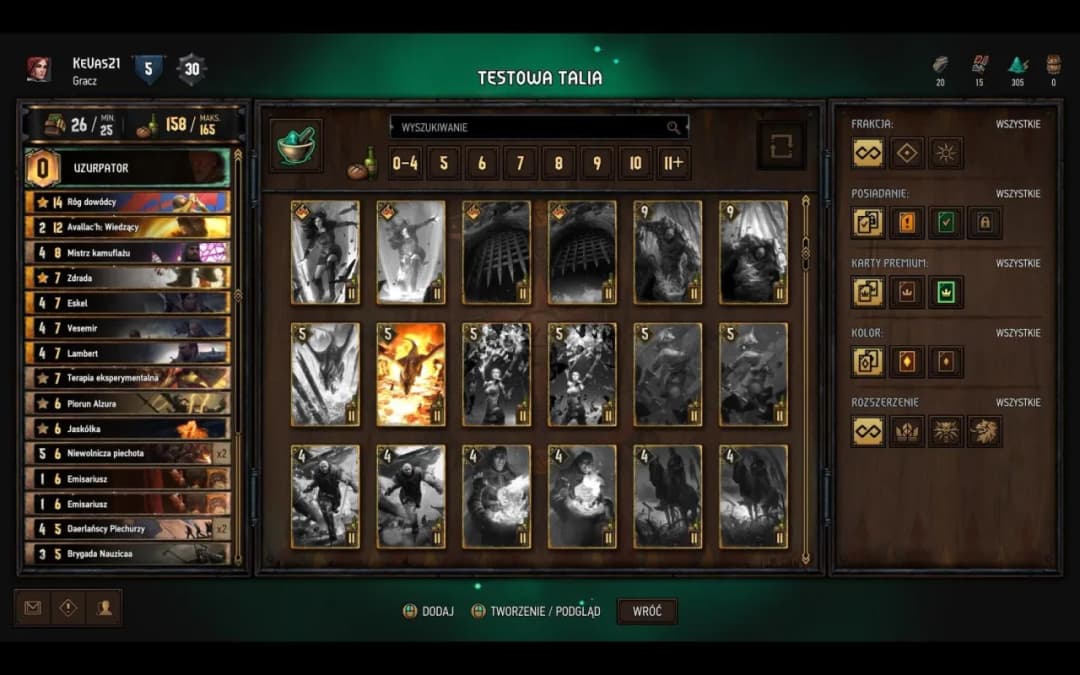1080x675 pixels.
Task: Click the swap arrows button beside search
Action: (781, 146)
